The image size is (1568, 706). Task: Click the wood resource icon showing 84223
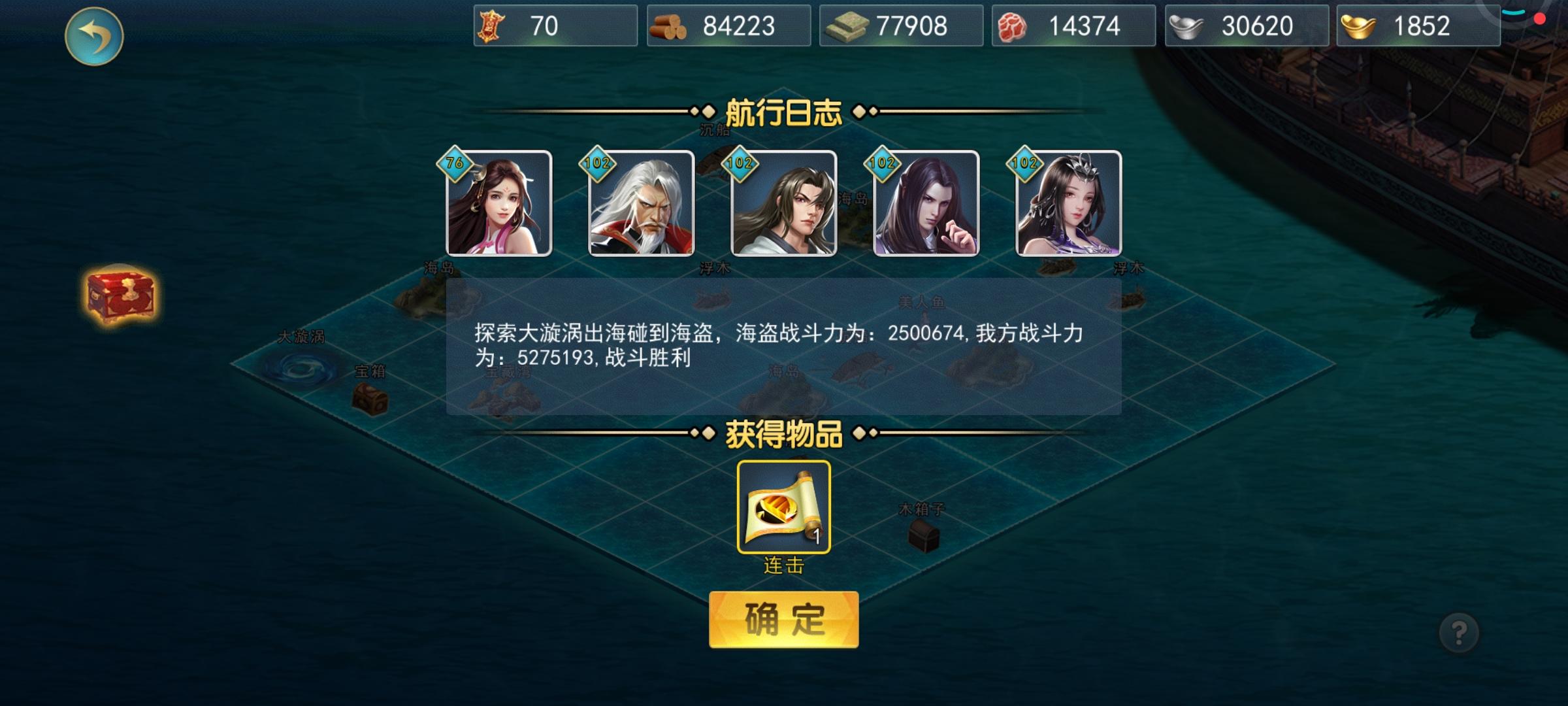coord(668,26)
